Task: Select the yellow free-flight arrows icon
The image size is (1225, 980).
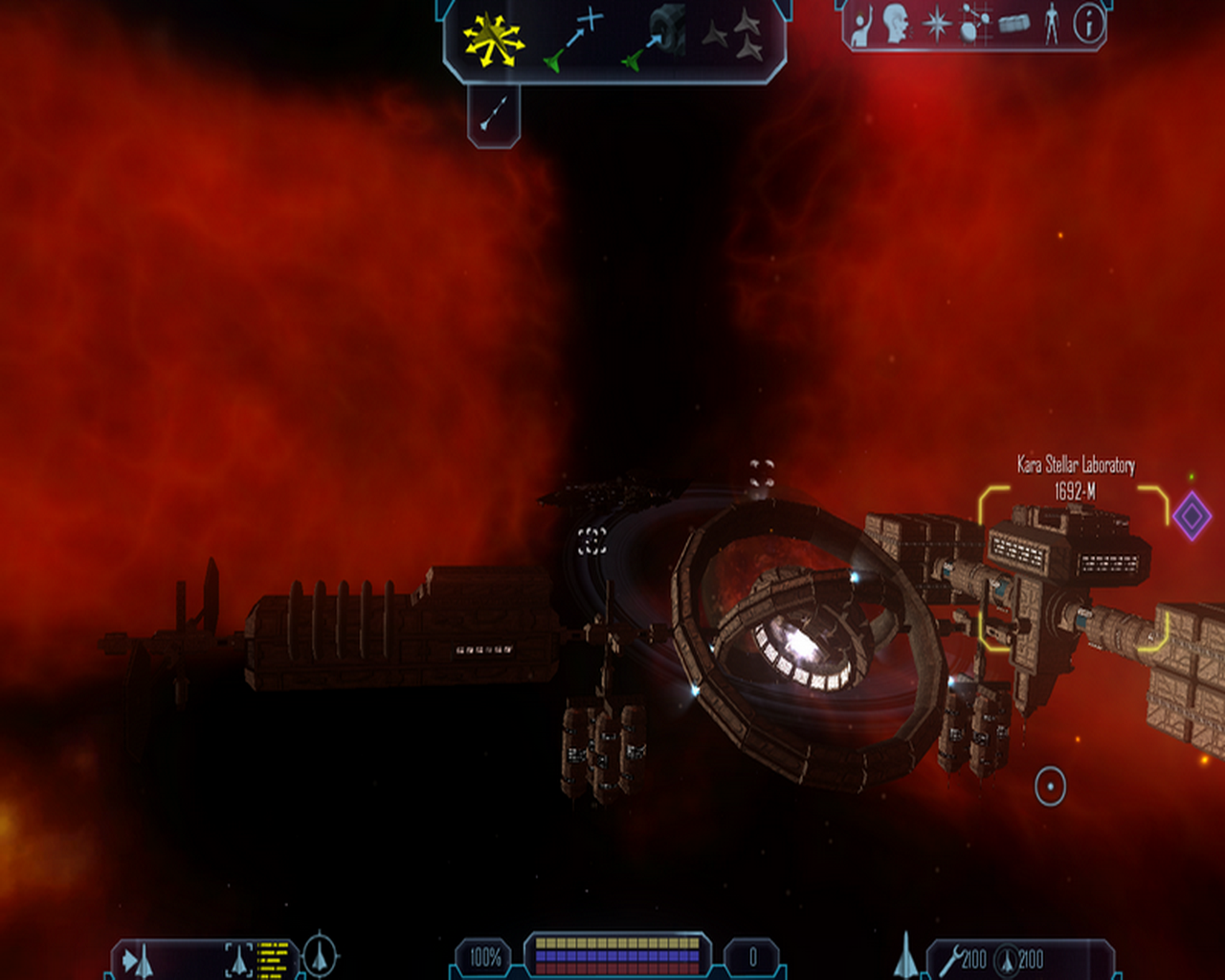Action: (x=493, y=41)
